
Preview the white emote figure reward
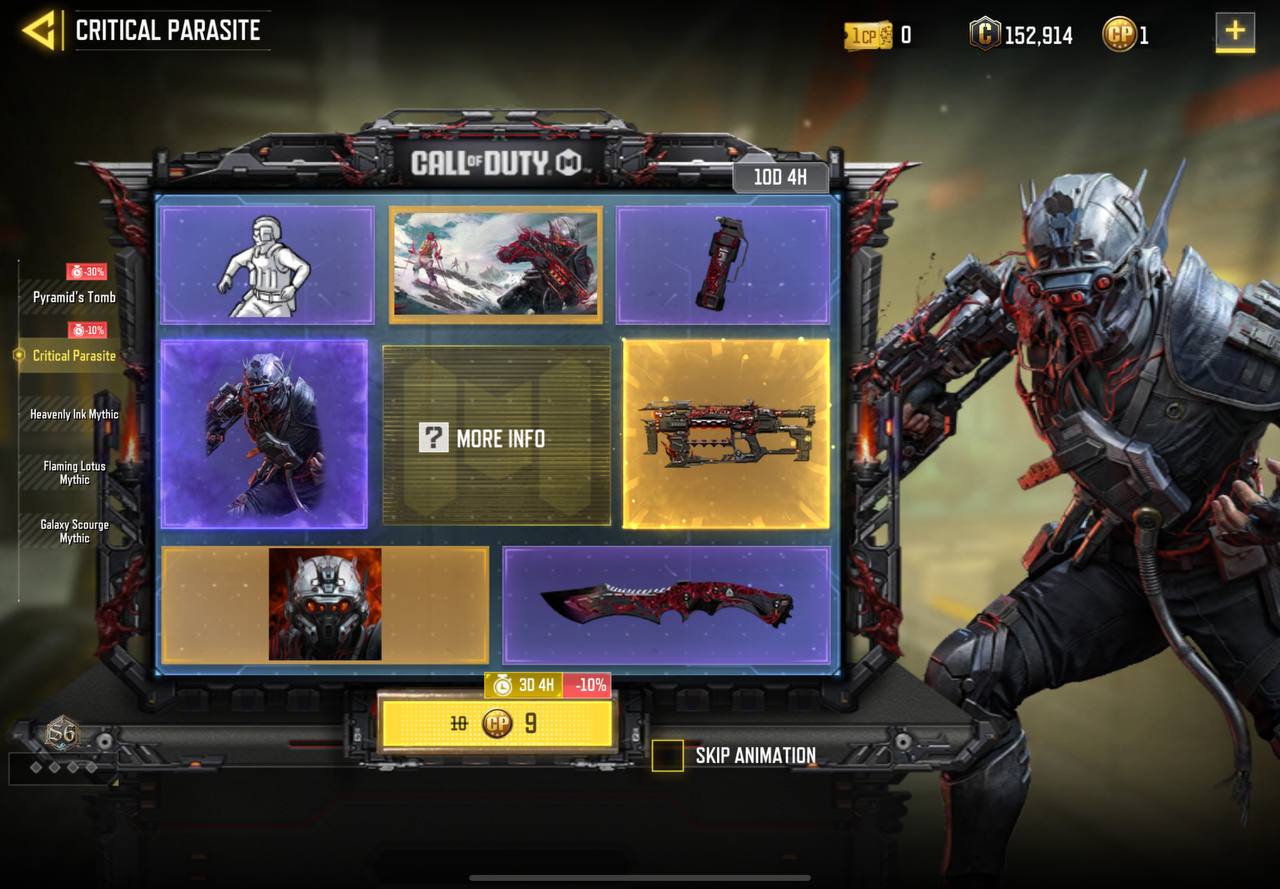tap(267, 265)
